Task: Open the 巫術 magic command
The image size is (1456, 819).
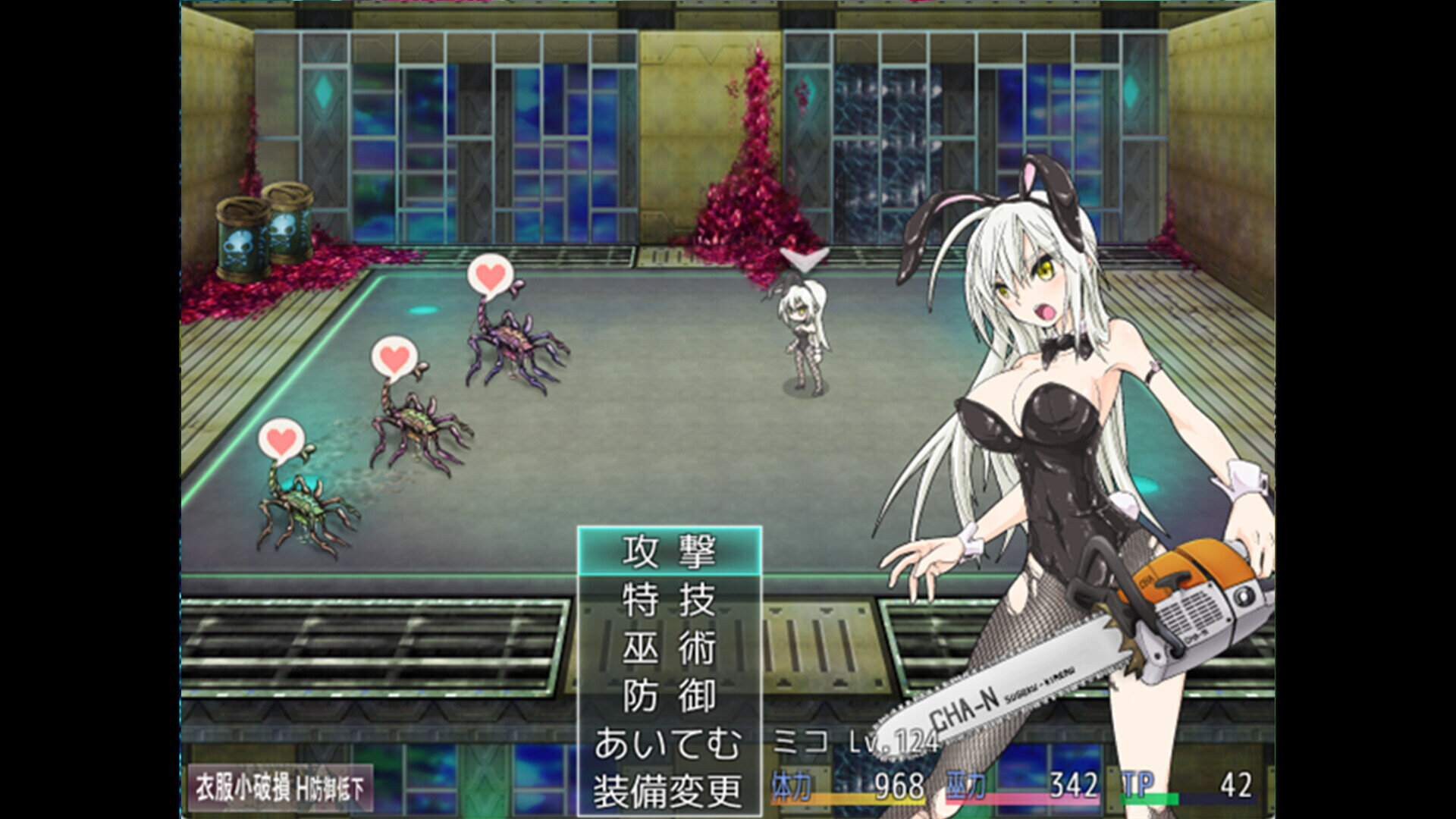Action: point(669,648)
